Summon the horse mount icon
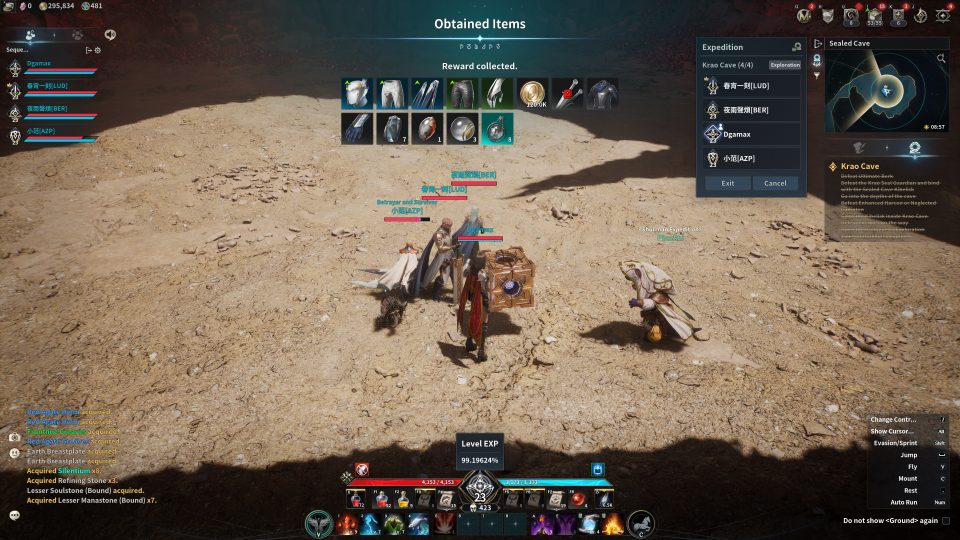960x540 pixels. (640, 523)
